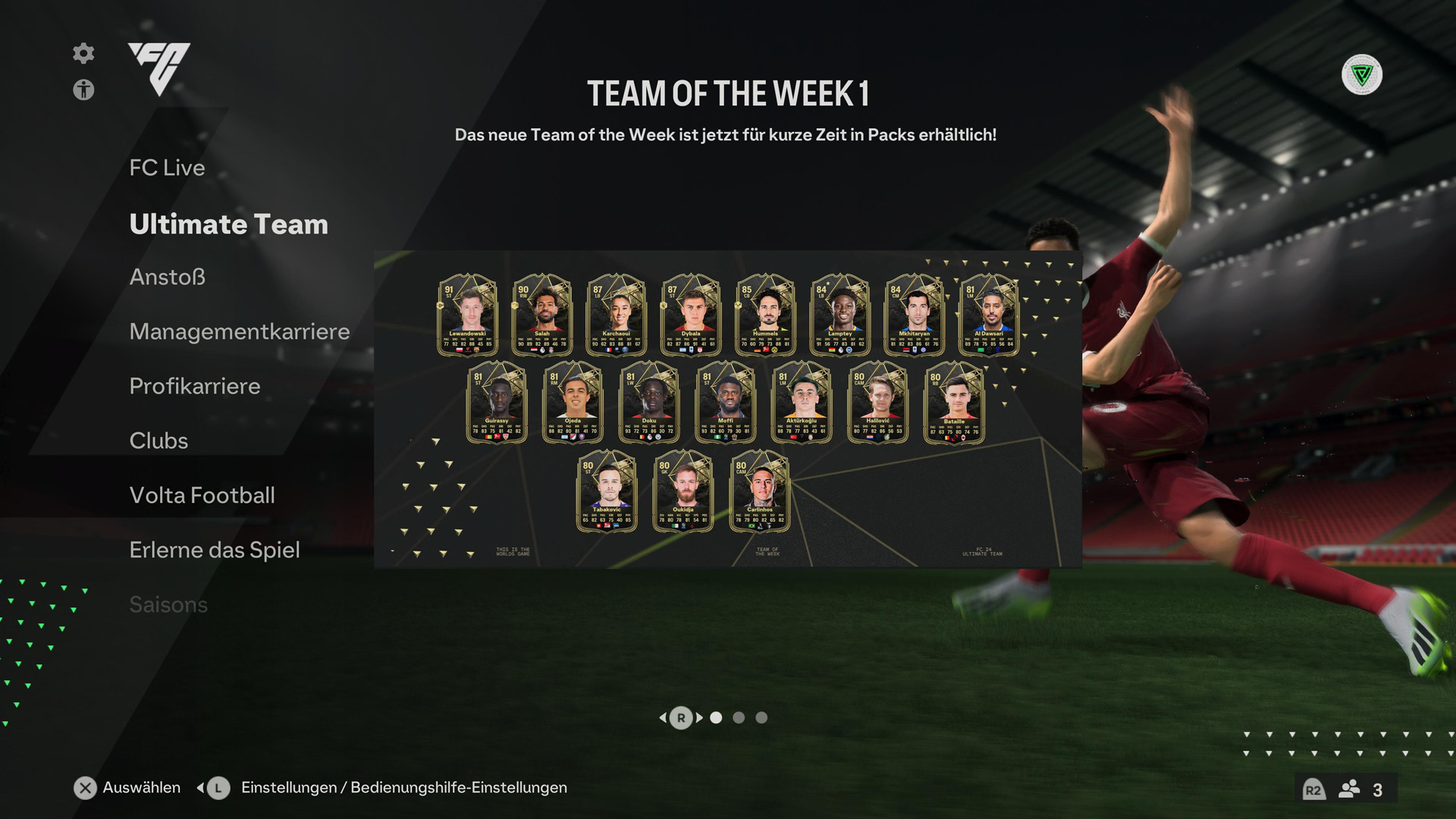Click the R stick icon below the squad

(681, 717)
